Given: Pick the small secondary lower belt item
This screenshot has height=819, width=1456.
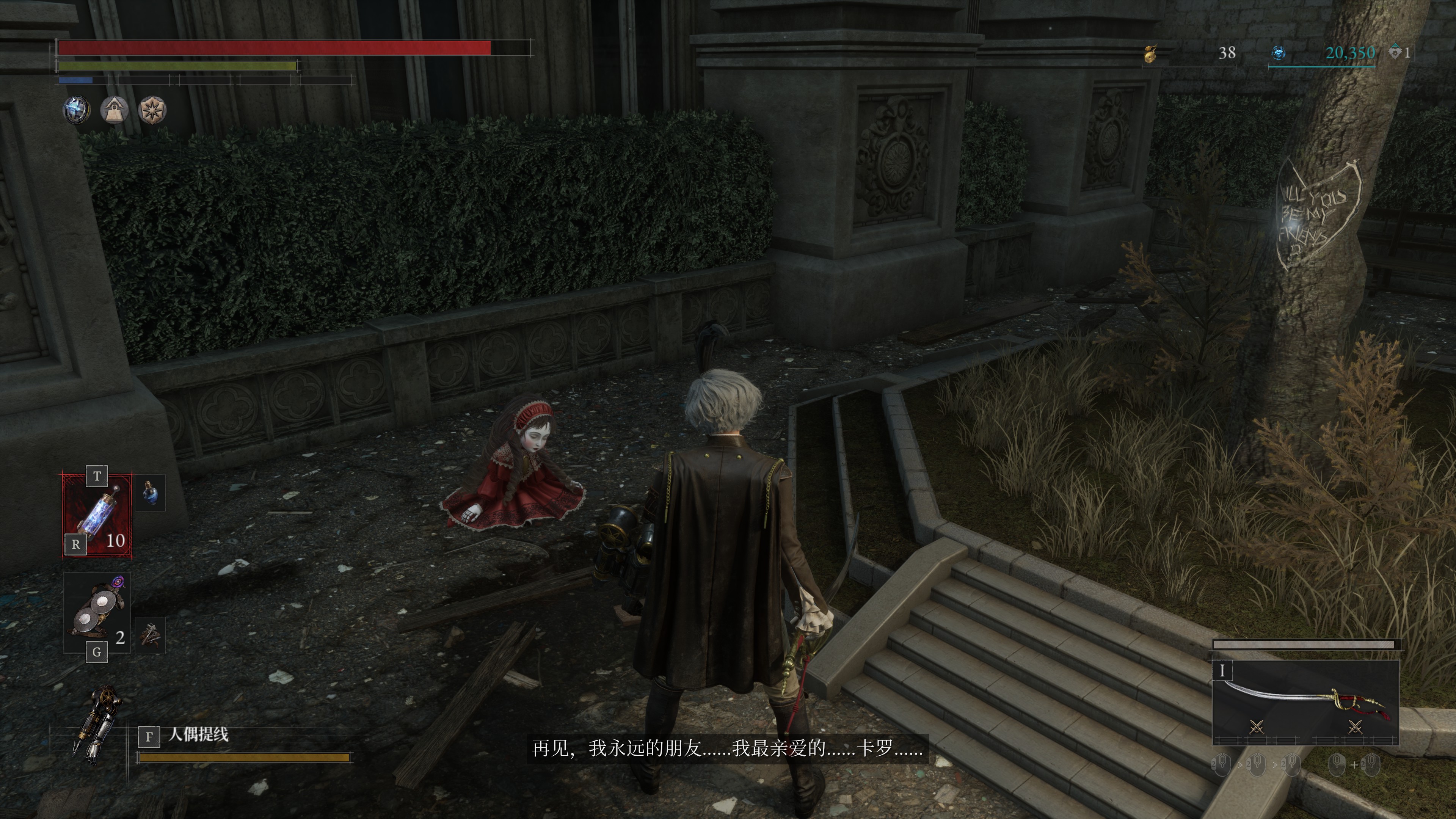Looking at the screenshot, I should click(x=151, y=635).
